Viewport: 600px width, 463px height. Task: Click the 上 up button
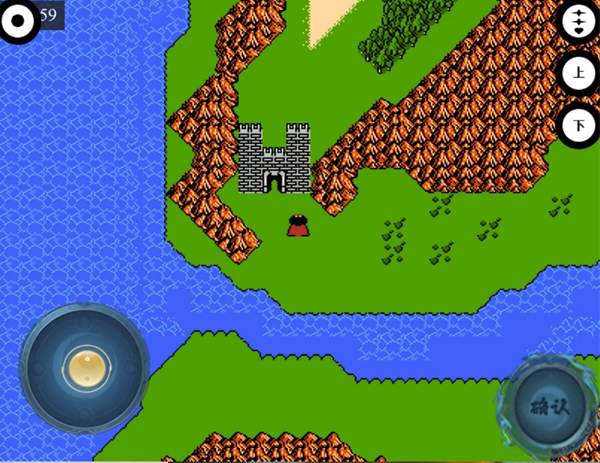click(579, 73)
